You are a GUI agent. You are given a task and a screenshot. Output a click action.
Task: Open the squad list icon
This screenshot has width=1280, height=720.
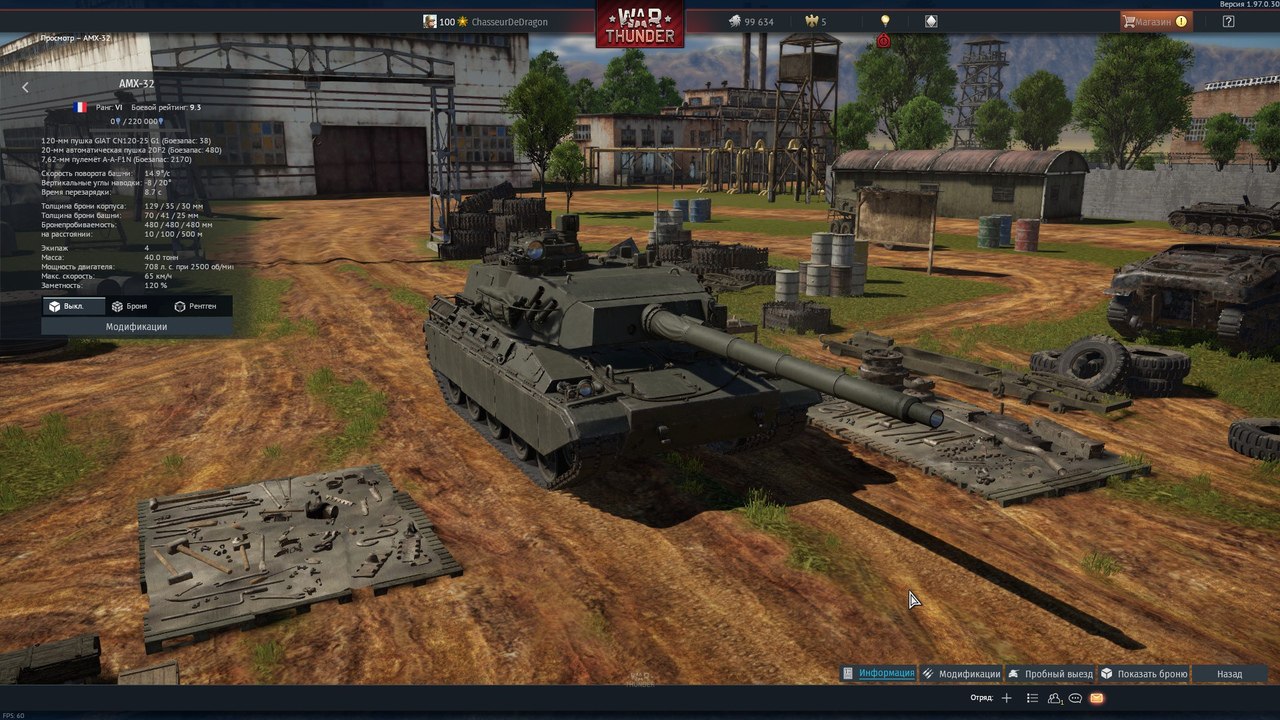click(1033, 698)
